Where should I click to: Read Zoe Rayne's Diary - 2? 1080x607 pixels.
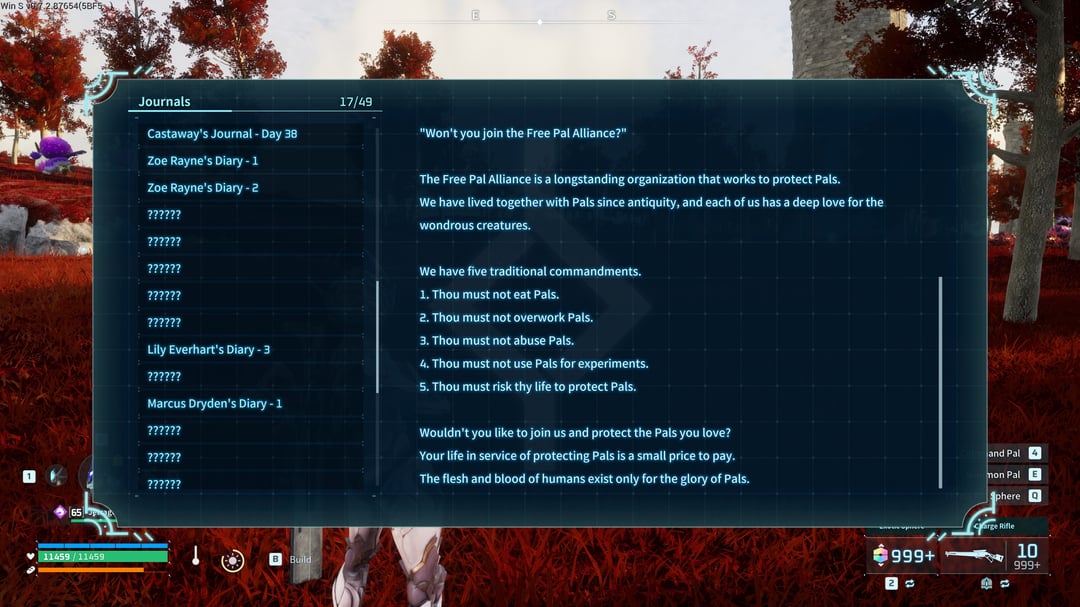click(x=203, y=188)
